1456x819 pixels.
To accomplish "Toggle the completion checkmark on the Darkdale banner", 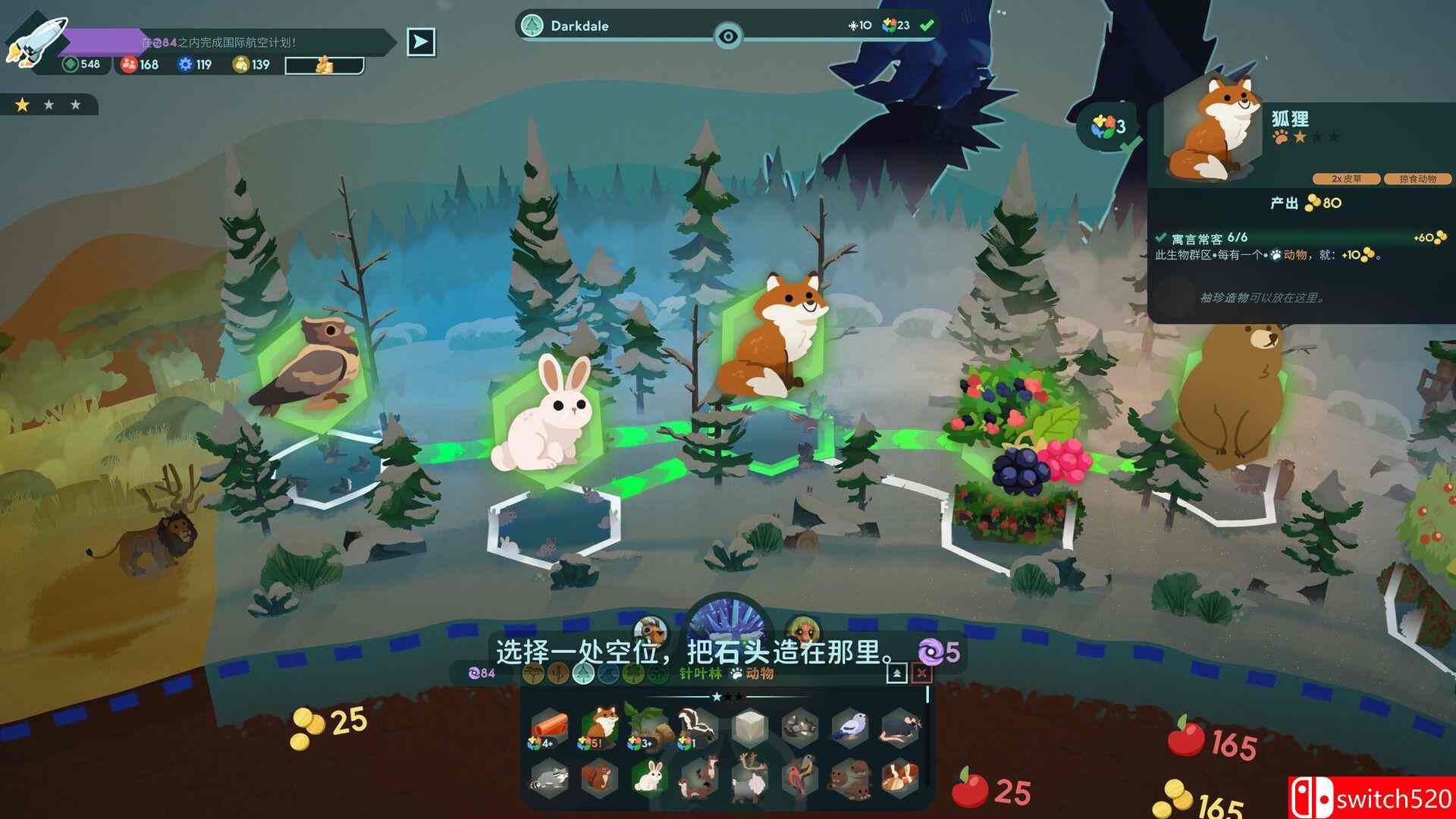I will tap(924, 25).
